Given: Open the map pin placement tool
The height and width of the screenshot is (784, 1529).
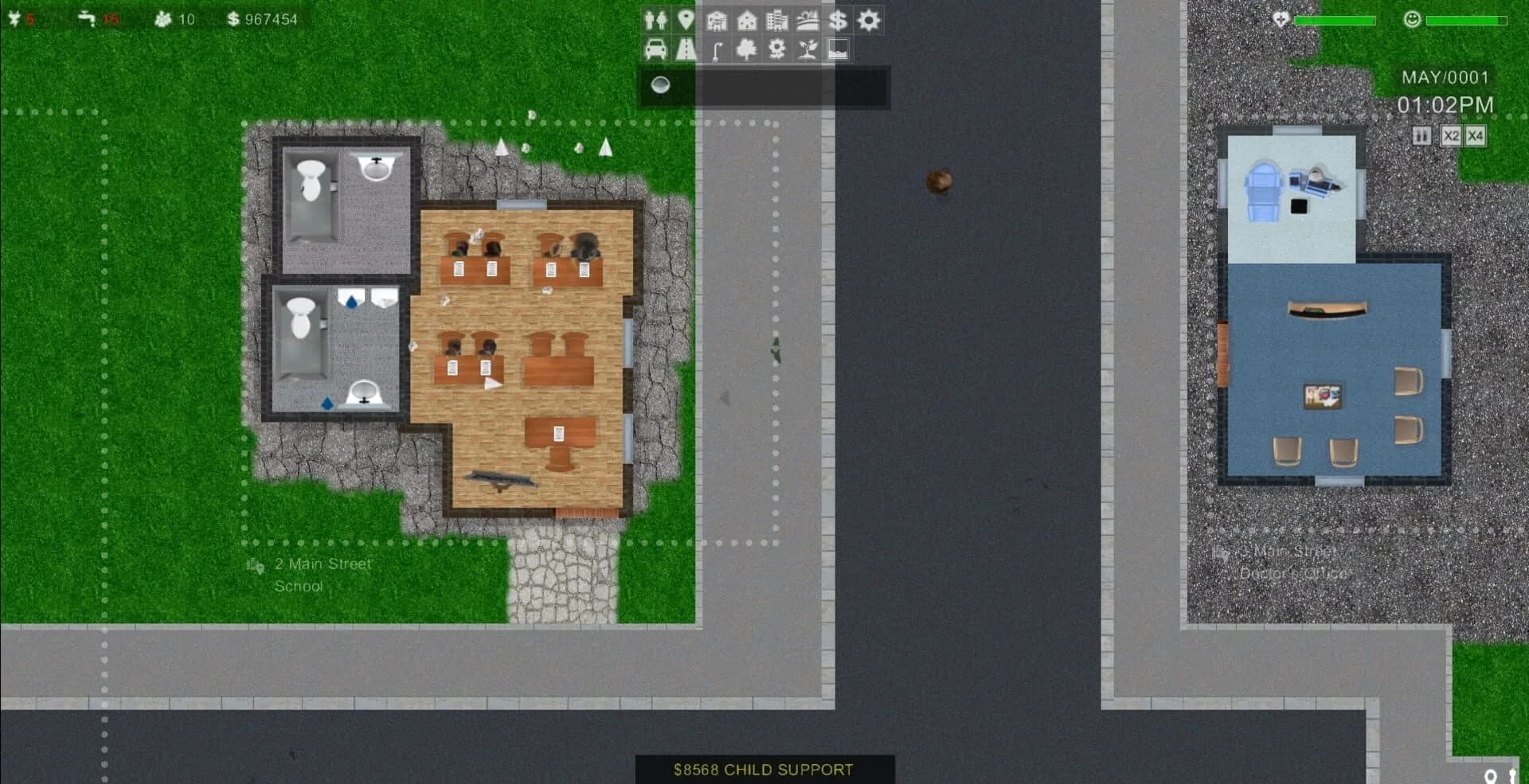Looking at the screenshot, I should pos(686,21).
